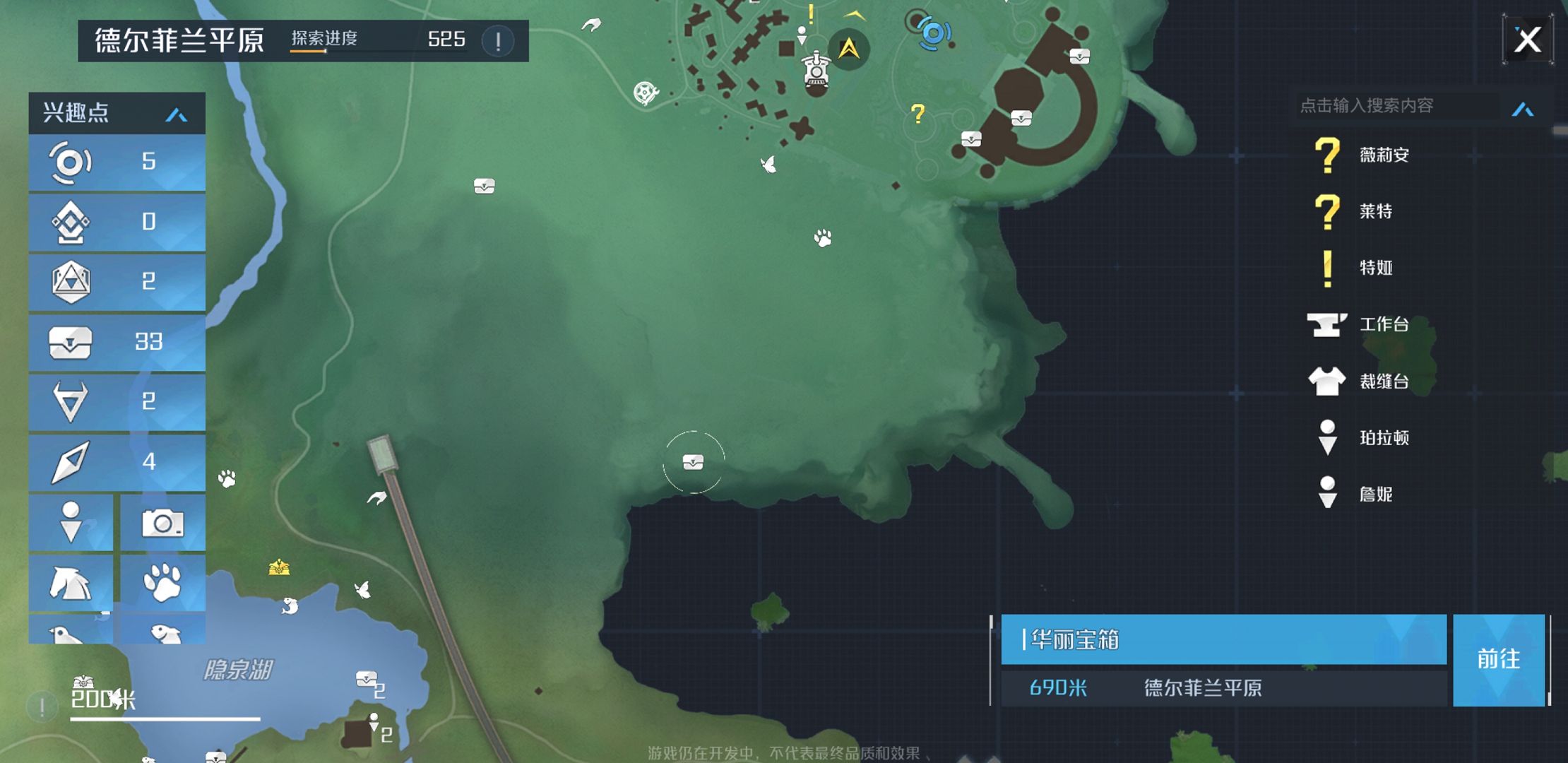Filter map by treasure chests (33)
Screen dimensions: 1568x763
click(x=117, y=343)
